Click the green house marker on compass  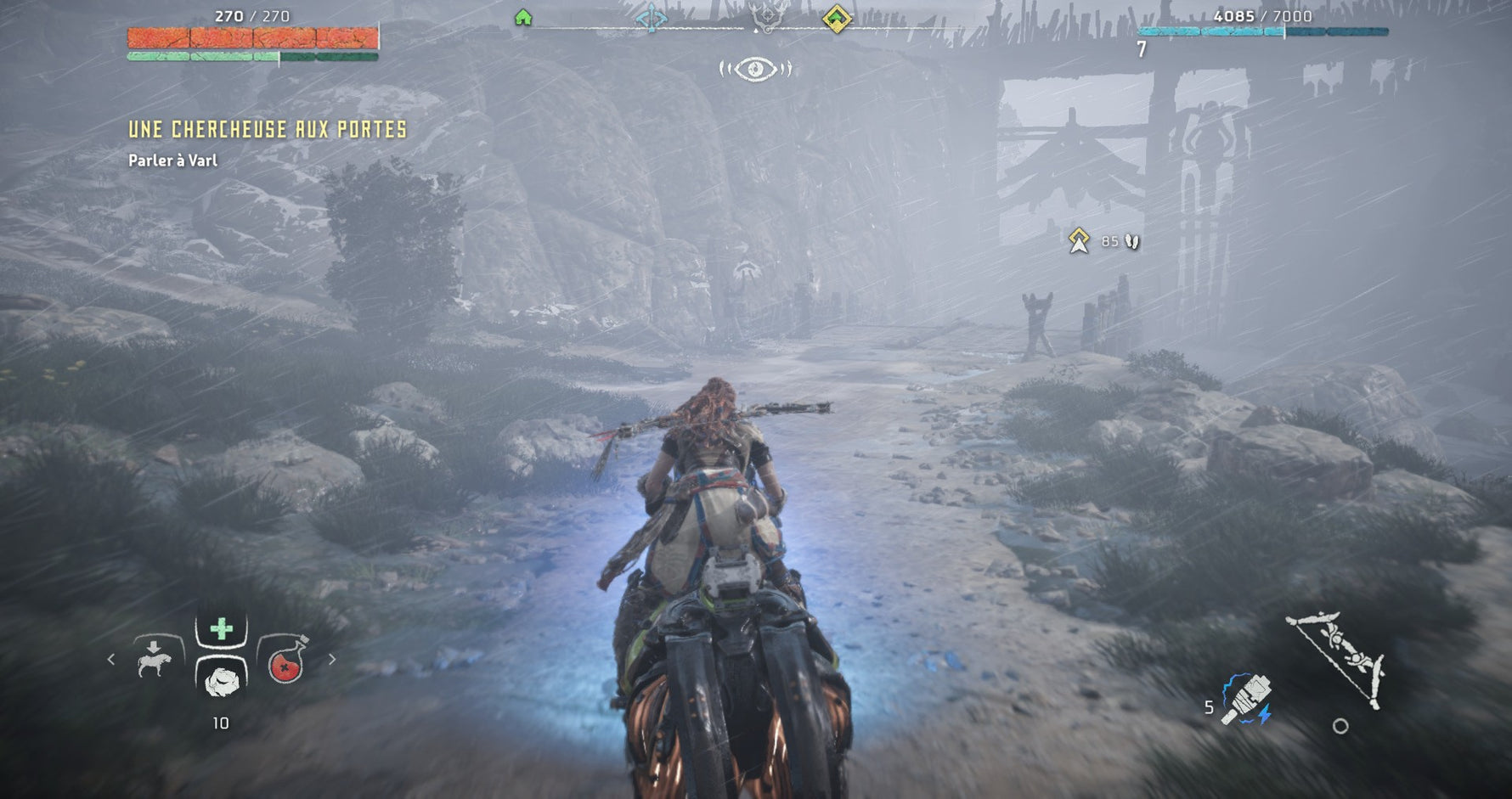523,18
